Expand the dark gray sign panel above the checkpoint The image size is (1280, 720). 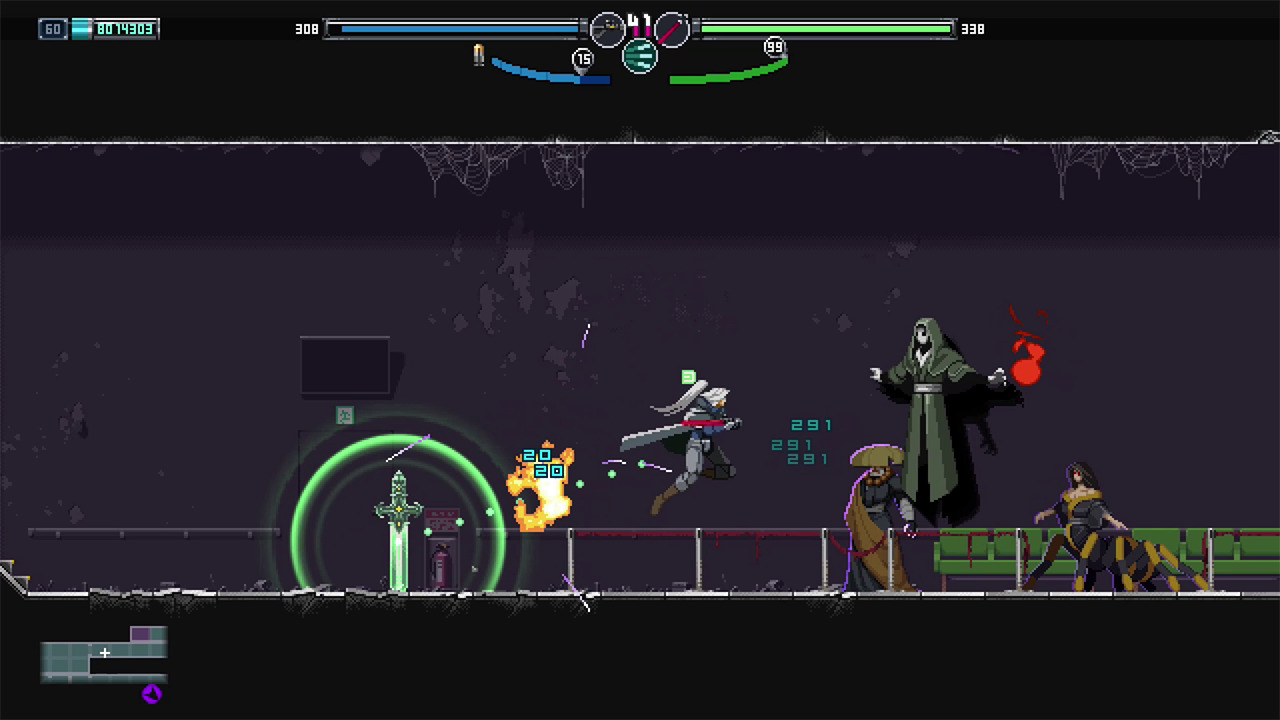point(344,364)
